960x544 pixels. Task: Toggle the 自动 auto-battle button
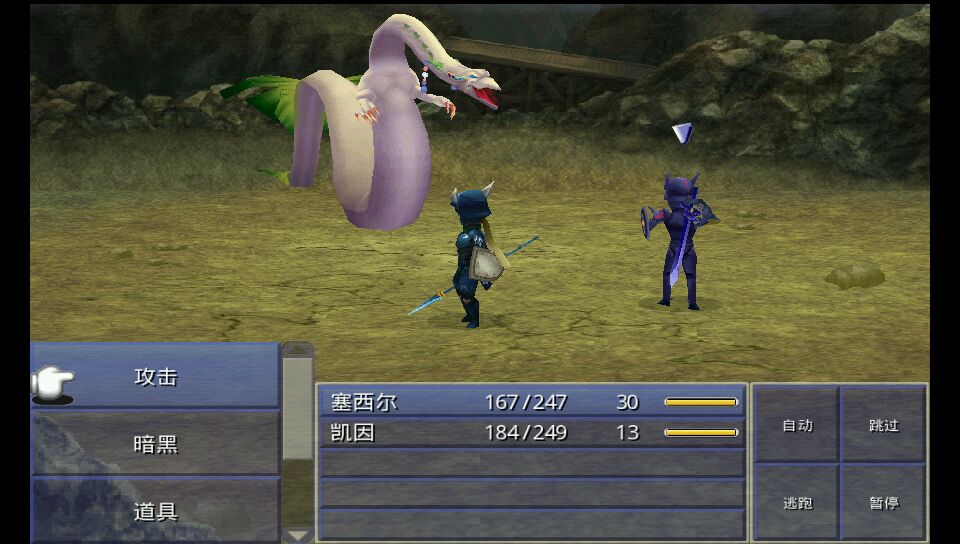[797, 425]
